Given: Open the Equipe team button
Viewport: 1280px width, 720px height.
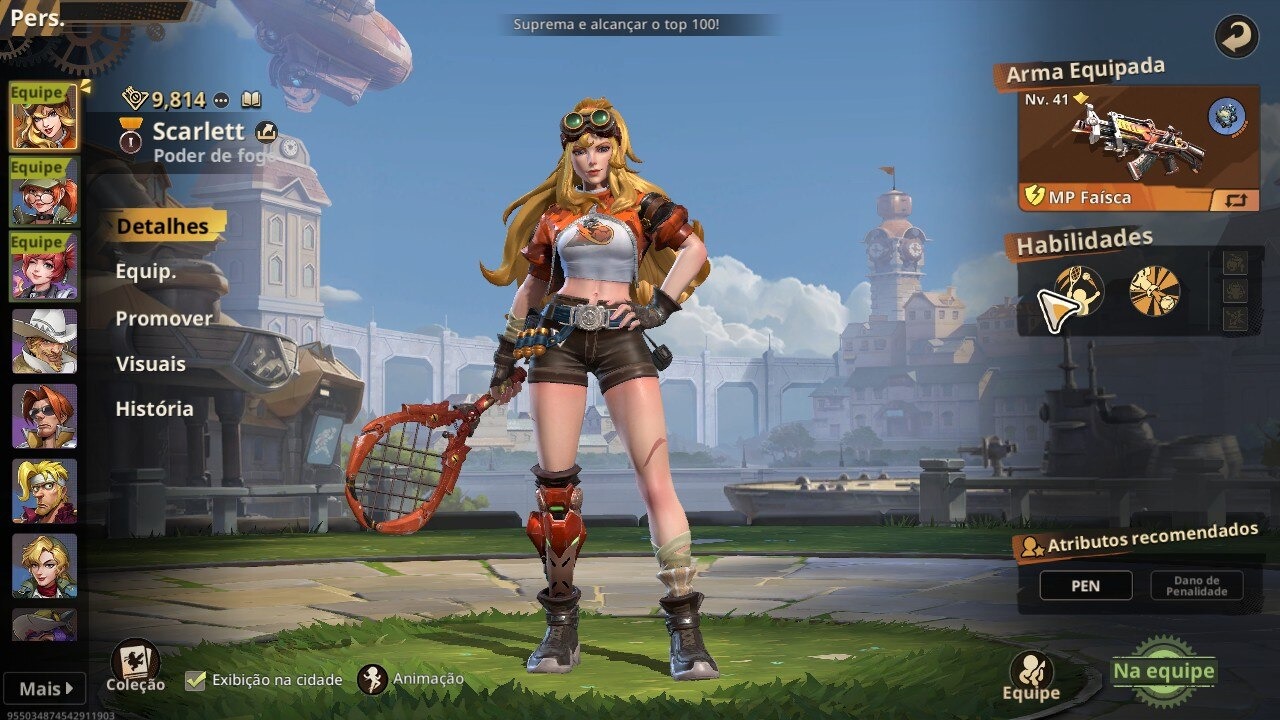Looking at the screenshot, I should point(1031,677).
